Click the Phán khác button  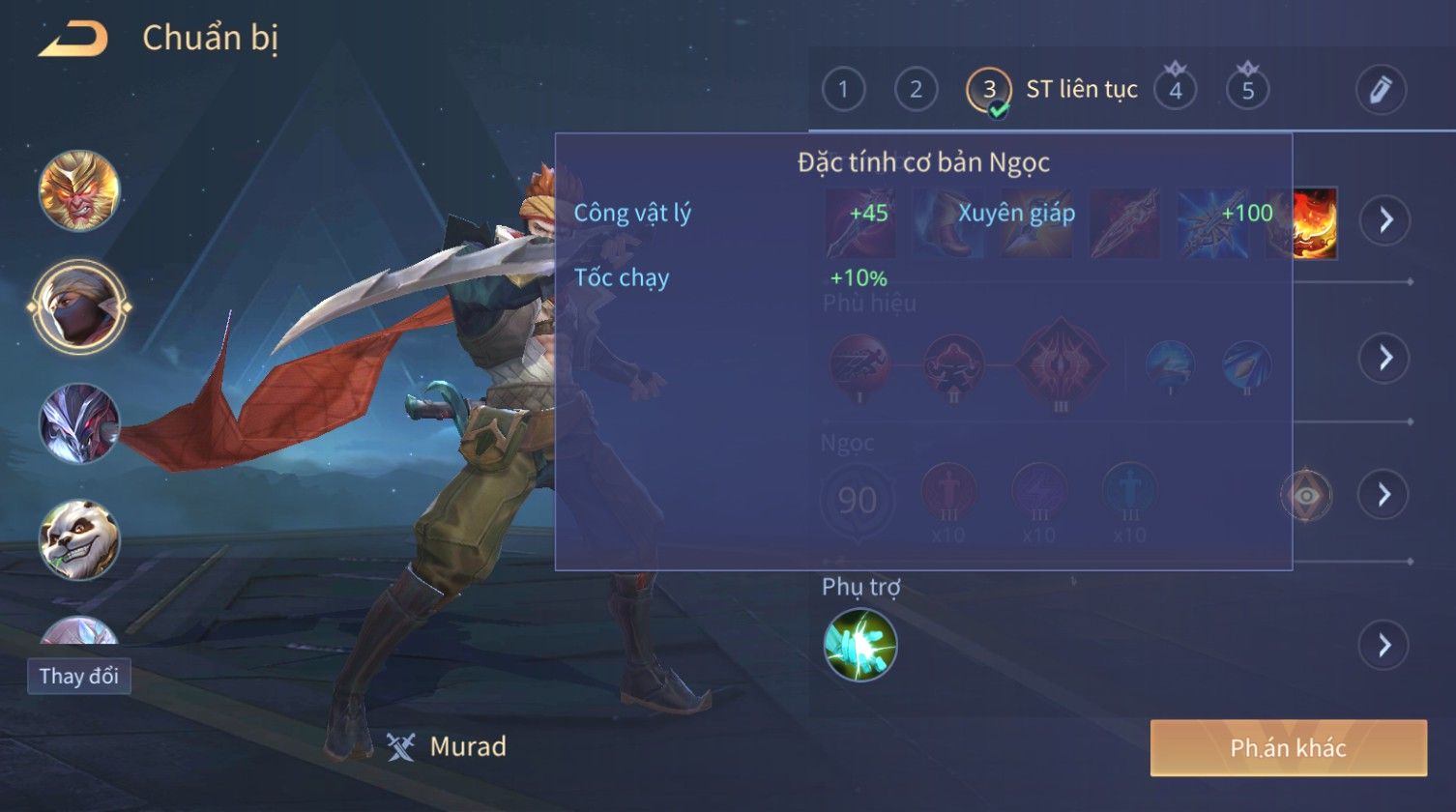click(1288, 747)
